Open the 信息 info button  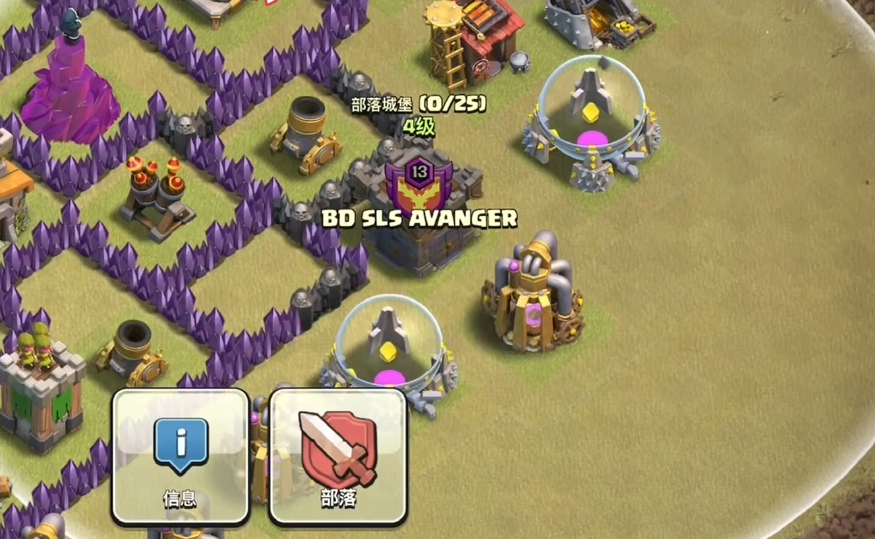tap(181, 455)
